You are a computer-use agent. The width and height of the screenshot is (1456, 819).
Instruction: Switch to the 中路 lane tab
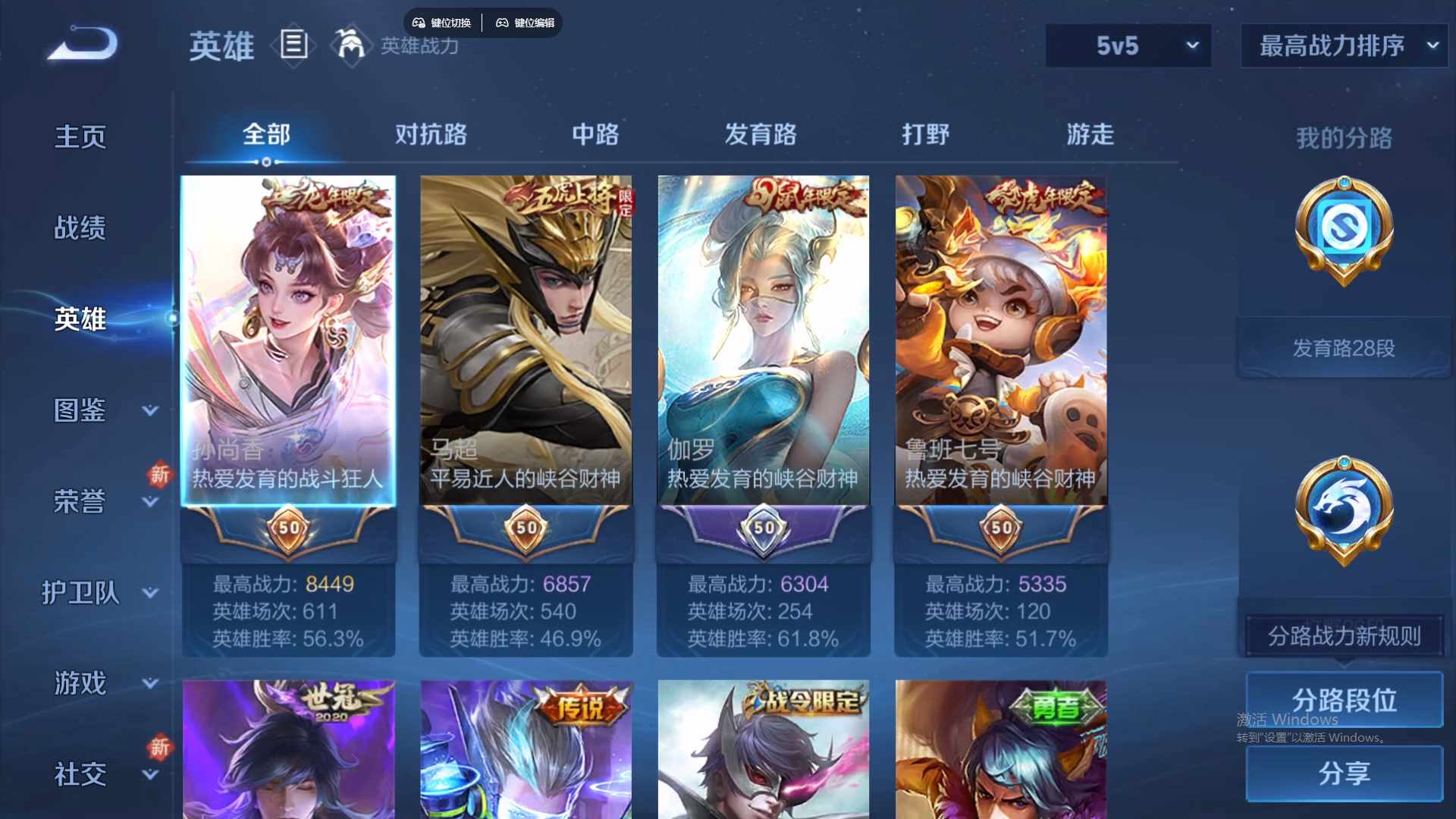(x=595, y=134)
